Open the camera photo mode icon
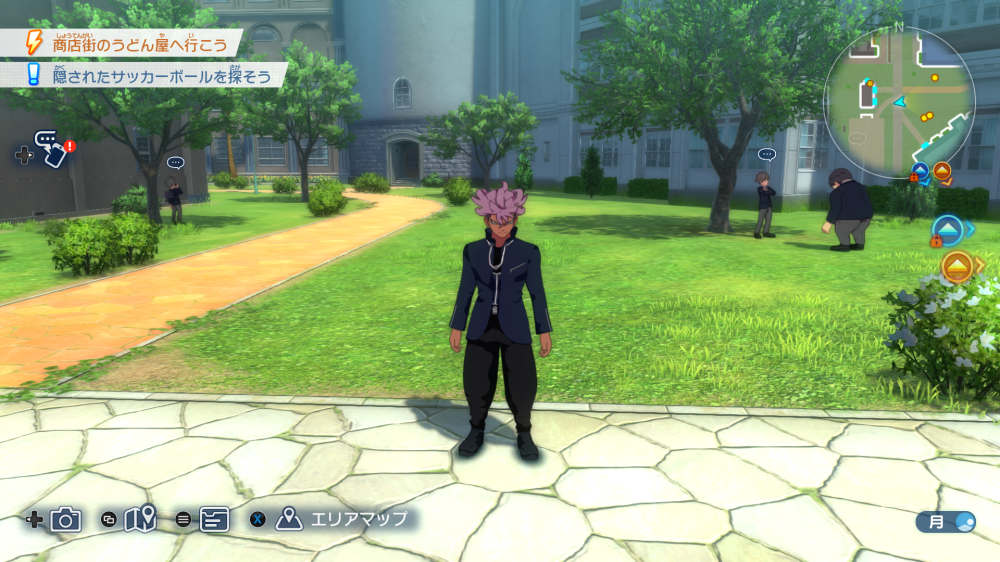The height and width of the screenshot is (562, 1000). [x=66, y=519]
